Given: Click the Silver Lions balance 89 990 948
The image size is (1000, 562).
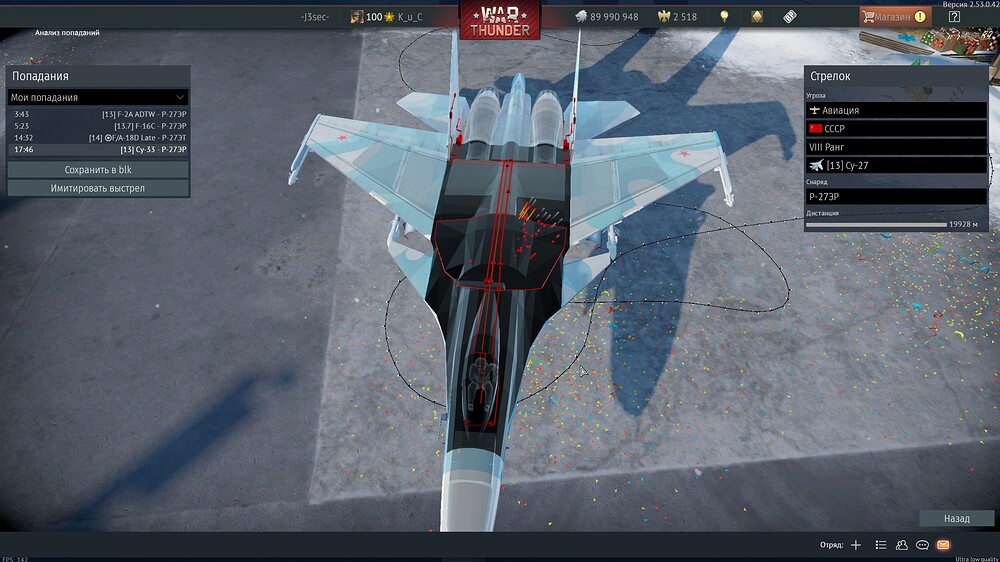Looking at the screenshot, I should [x=607, y=17].
